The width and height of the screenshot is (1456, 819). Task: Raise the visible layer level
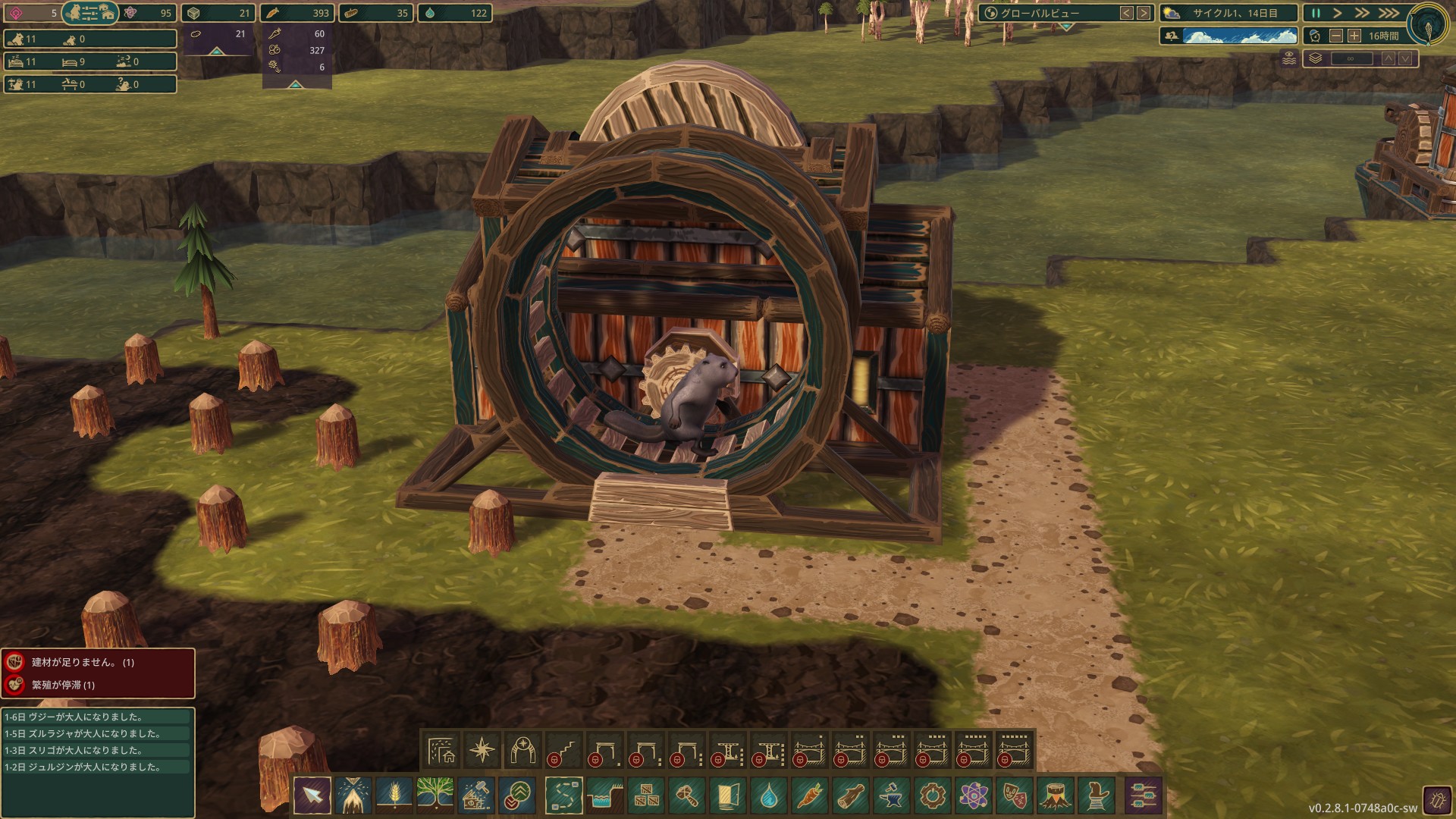[x=1389, y=58]
